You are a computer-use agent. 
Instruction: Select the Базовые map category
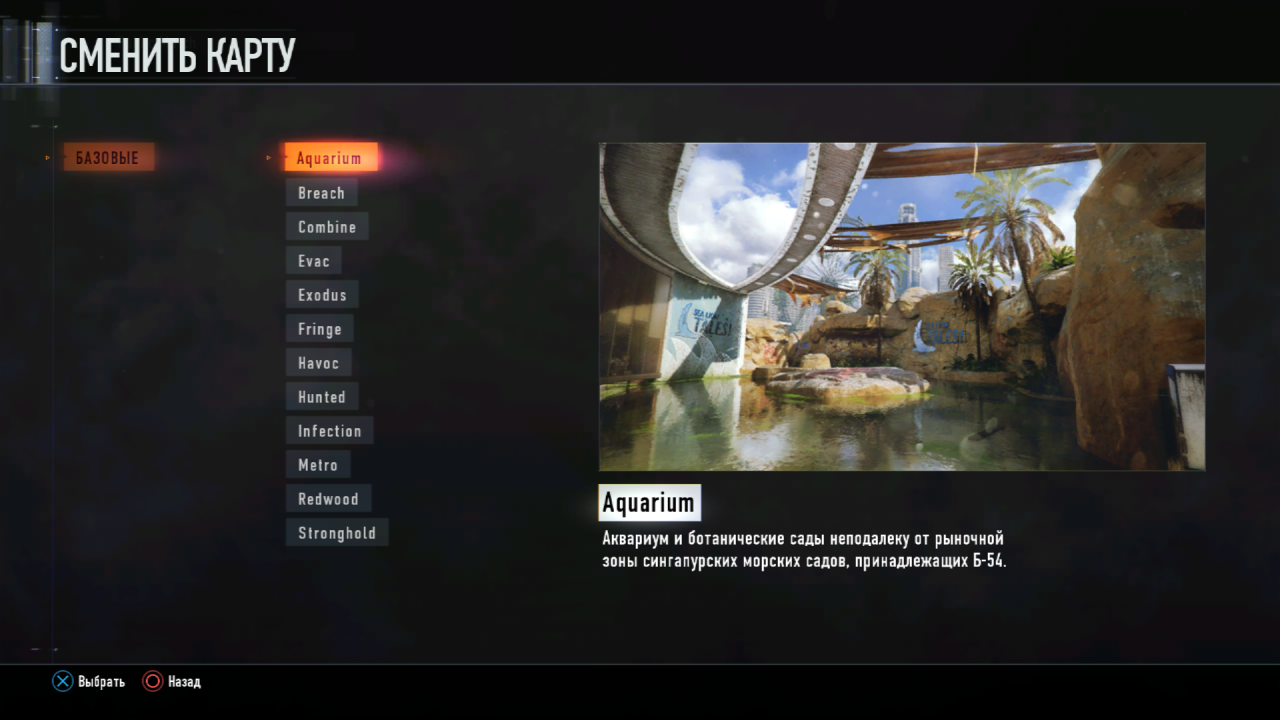point(108,157)
